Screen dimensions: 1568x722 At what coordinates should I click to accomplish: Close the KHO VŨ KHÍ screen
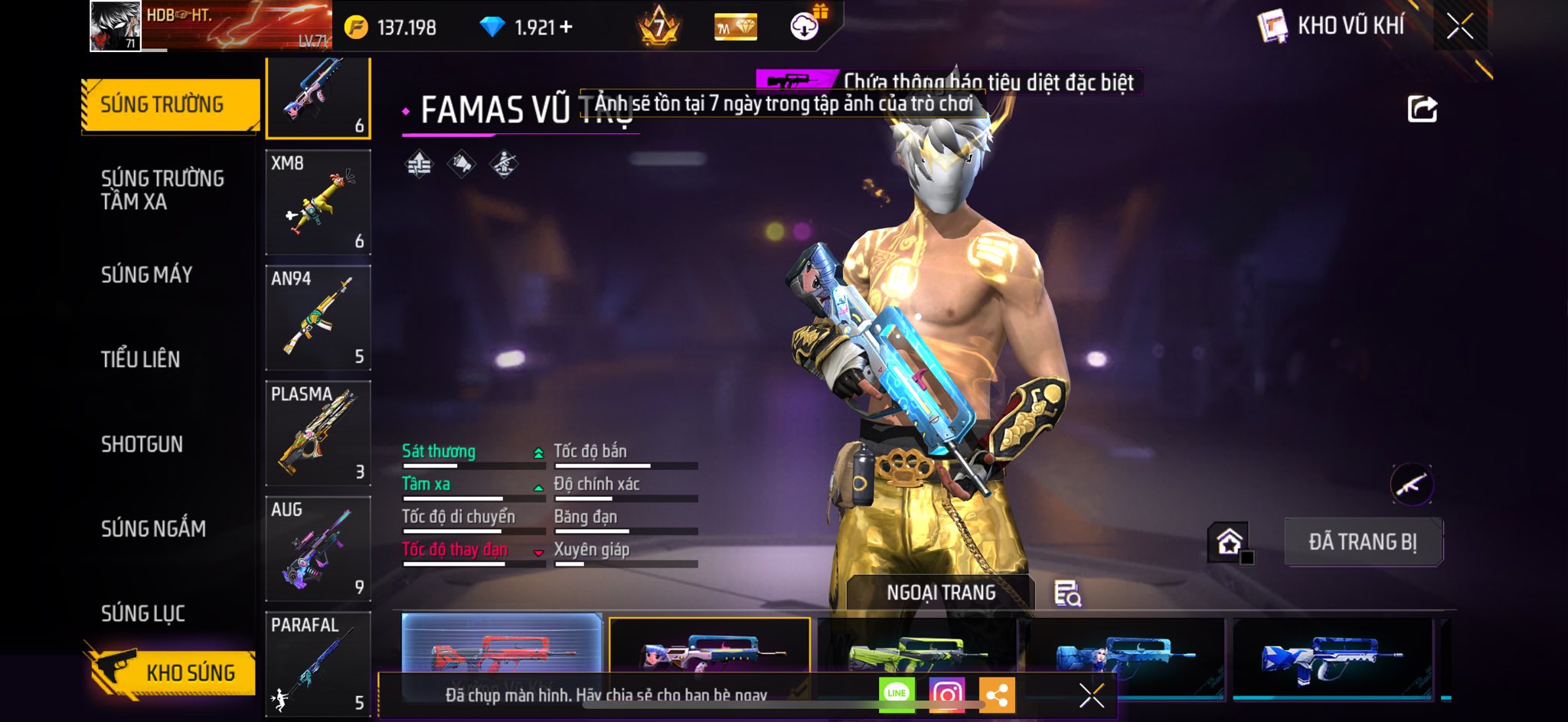point(1459,27)
